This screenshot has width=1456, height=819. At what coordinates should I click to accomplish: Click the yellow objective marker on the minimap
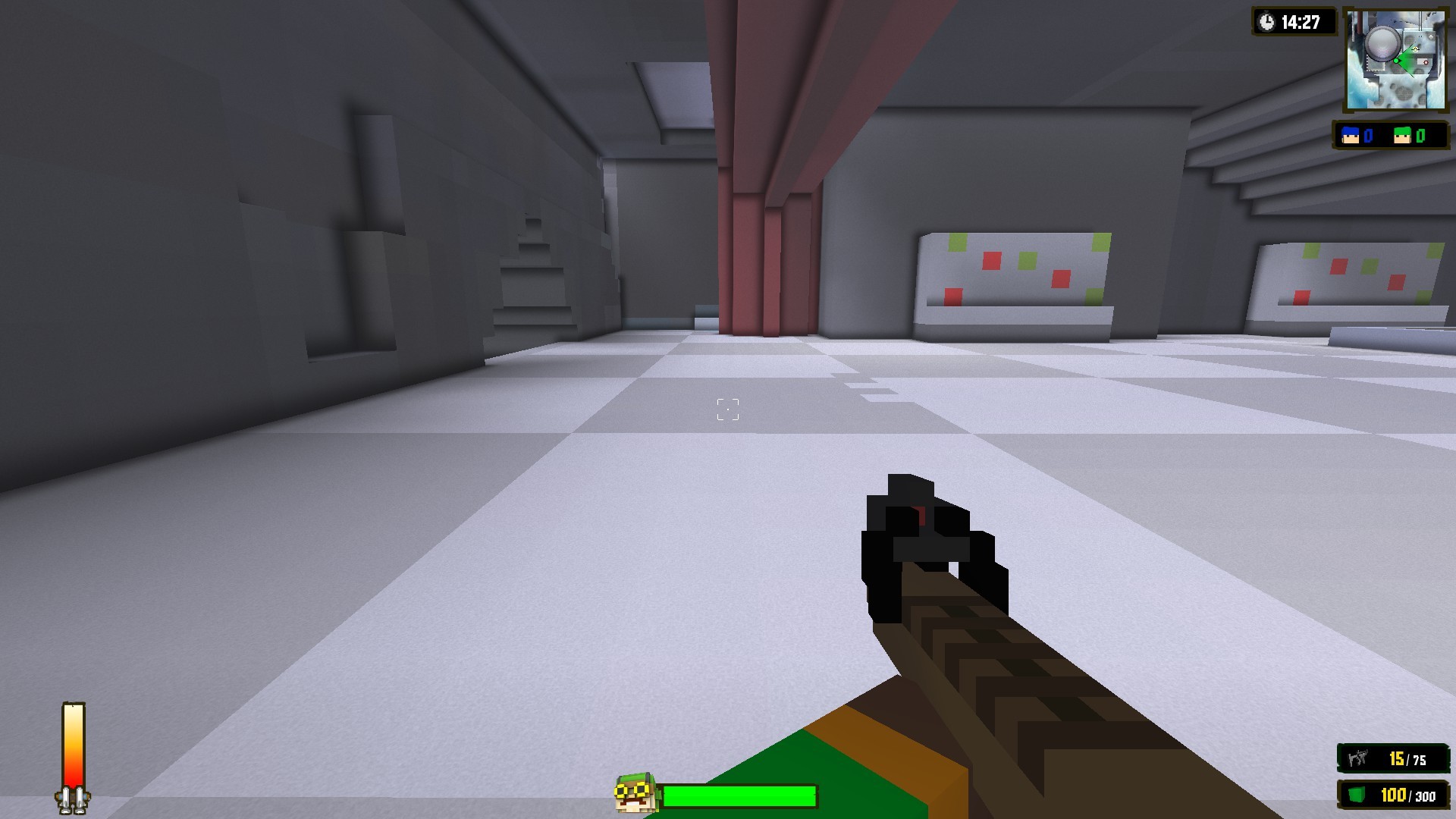coord(1415,49)
